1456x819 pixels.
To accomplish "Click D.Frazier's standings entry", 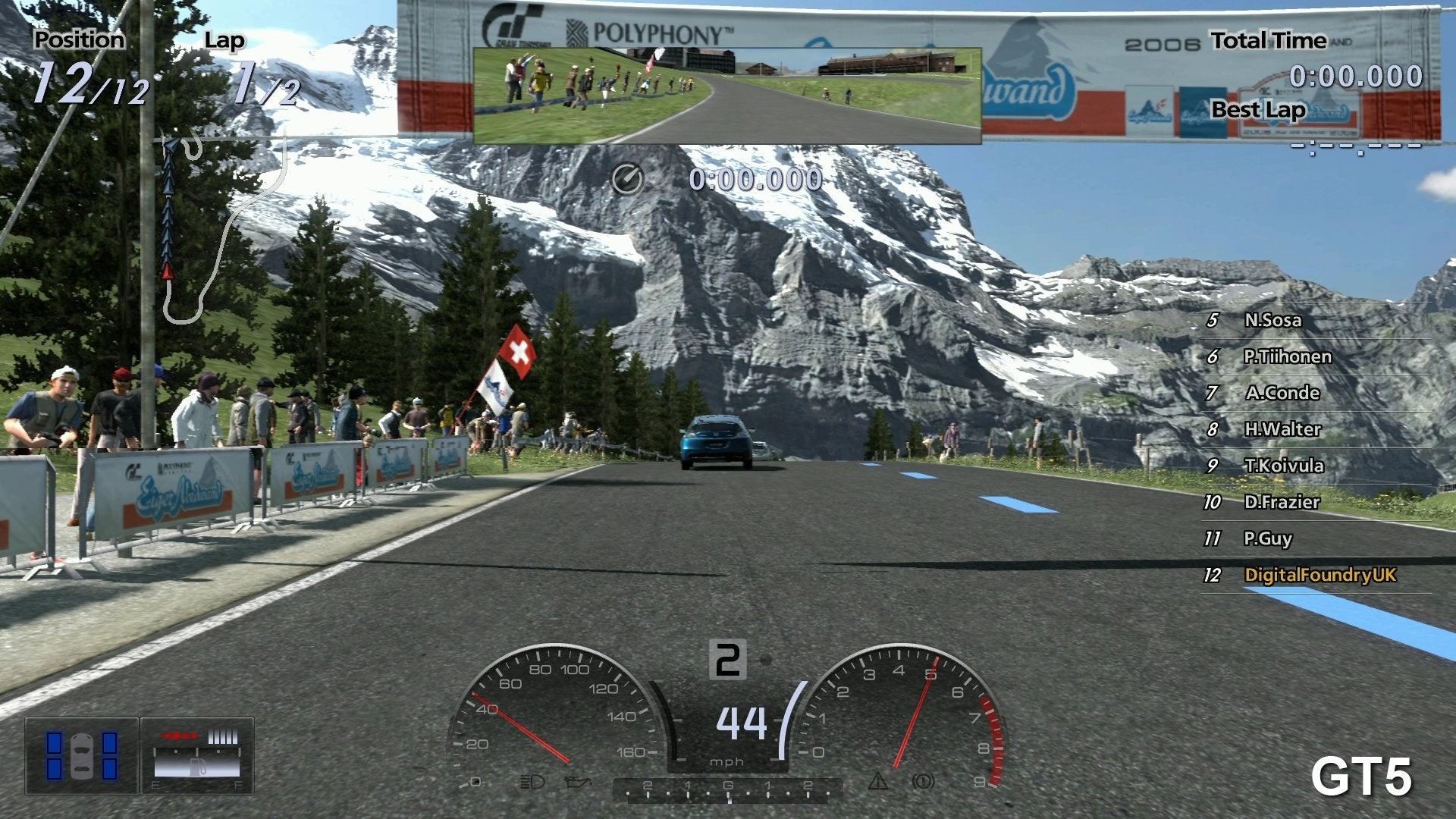I will click(1282, 502).
